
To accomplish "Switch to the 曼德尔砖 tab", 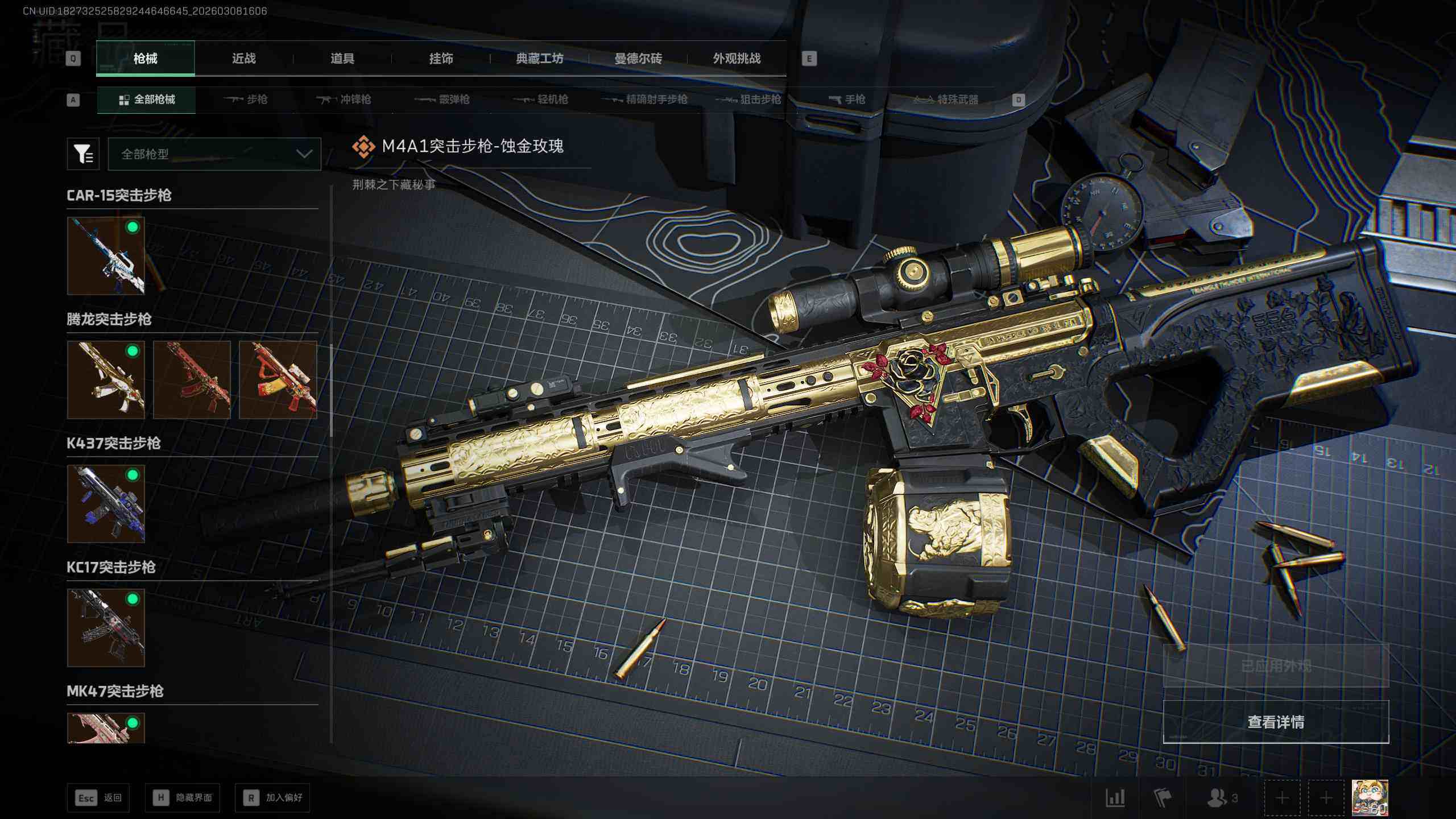I will 638,59.
